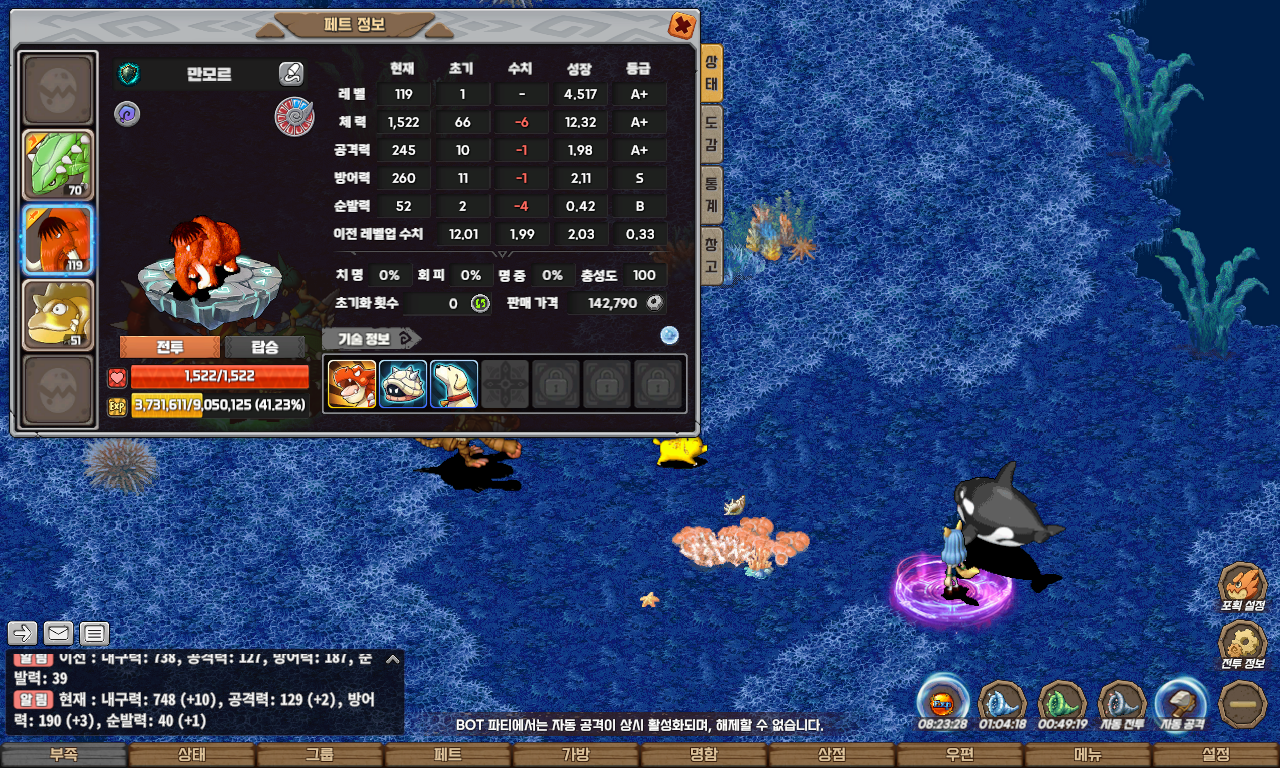Set the pet to 탑승 mode
The height and width of the screenshot is (768, 1280).
[265, 347]
